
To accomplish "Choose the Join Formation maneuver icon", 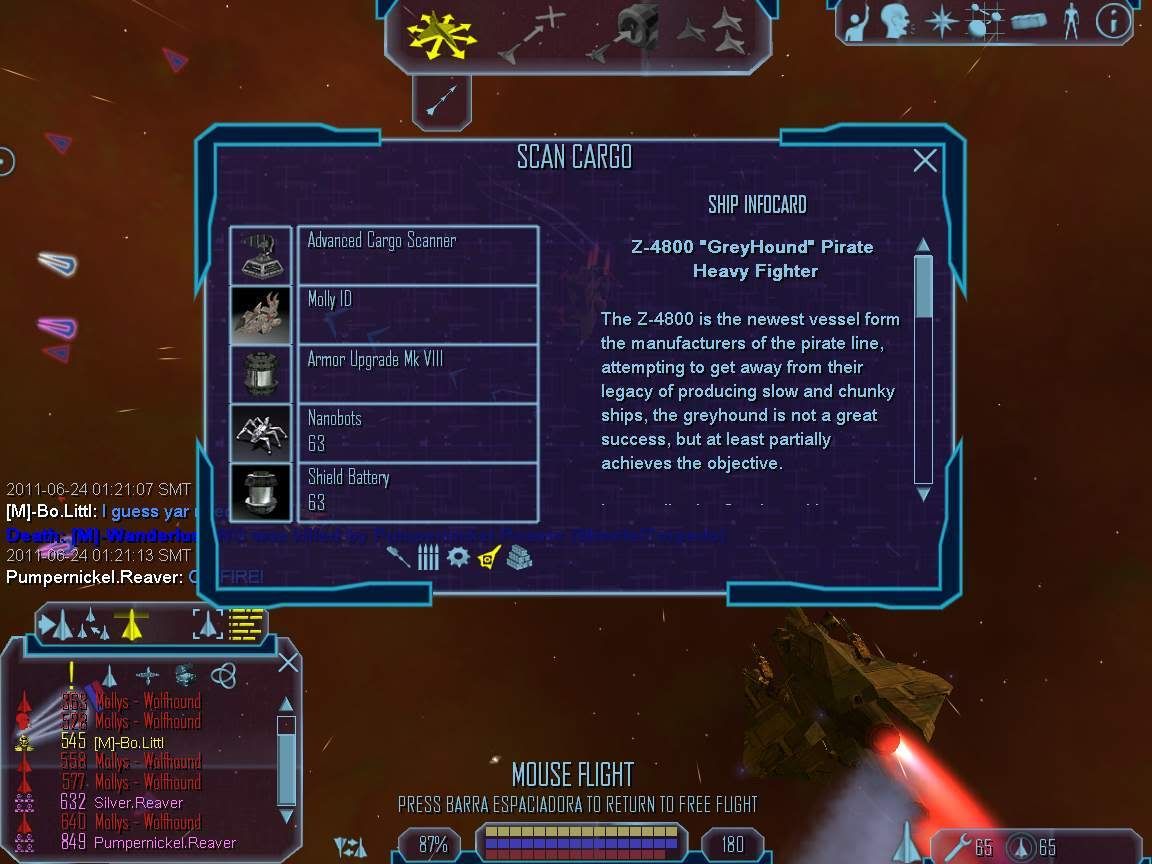I will point(716,33).
